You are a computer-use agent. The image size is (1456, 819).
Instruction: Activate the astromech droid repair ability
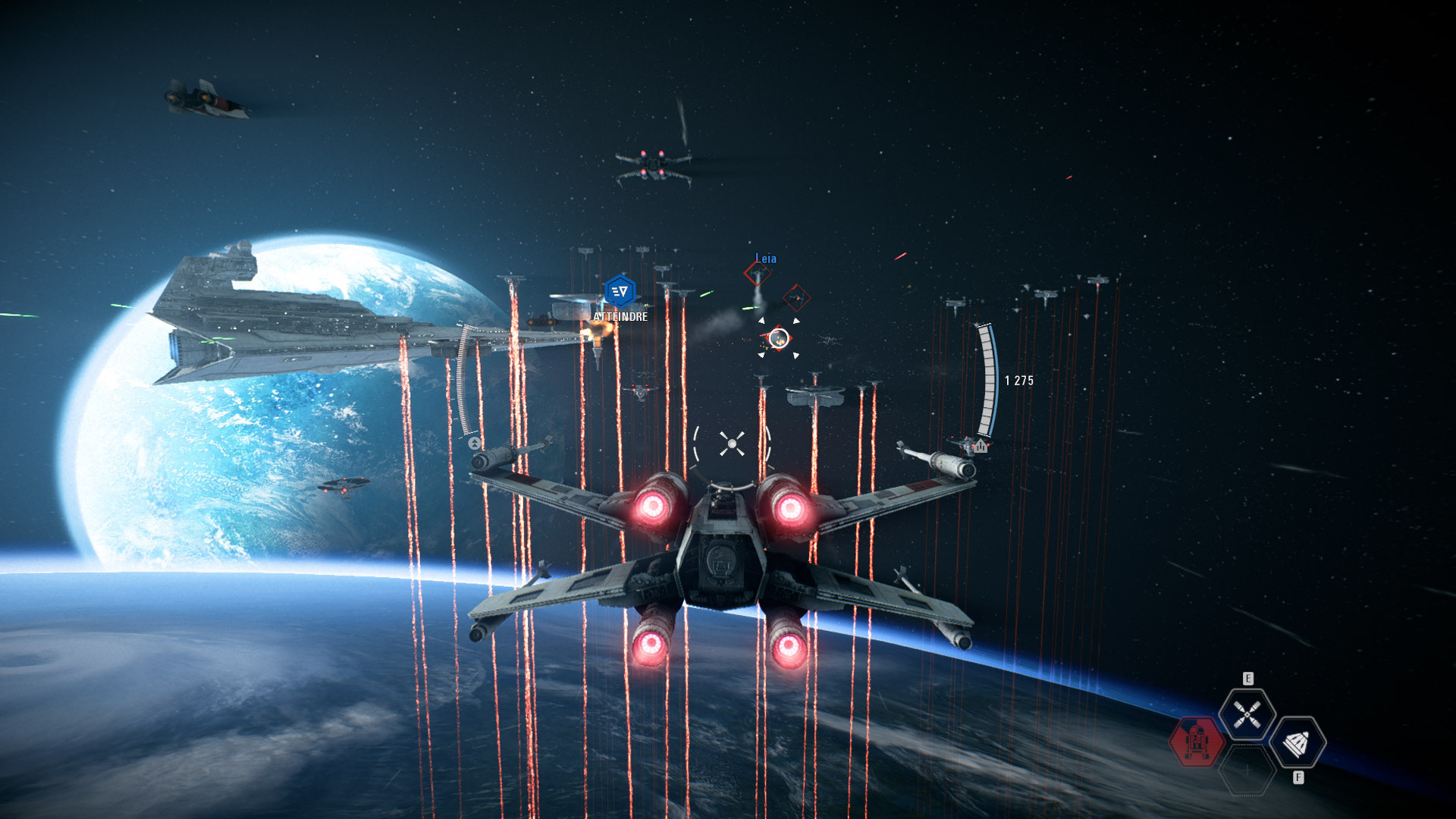(1197, 742)
